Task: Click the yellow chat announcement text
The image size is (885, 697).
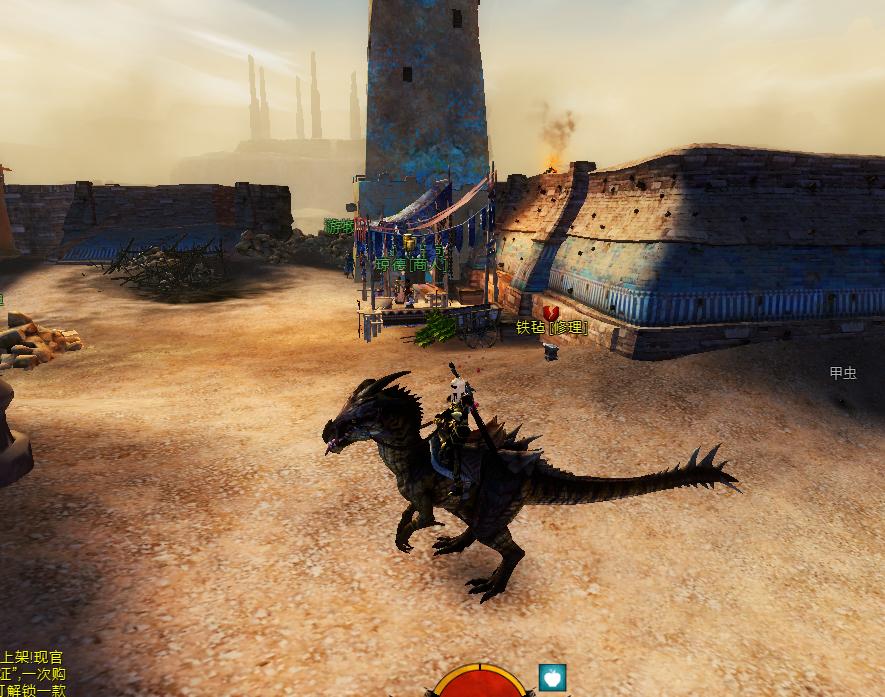Action: [x=32, y=673]
